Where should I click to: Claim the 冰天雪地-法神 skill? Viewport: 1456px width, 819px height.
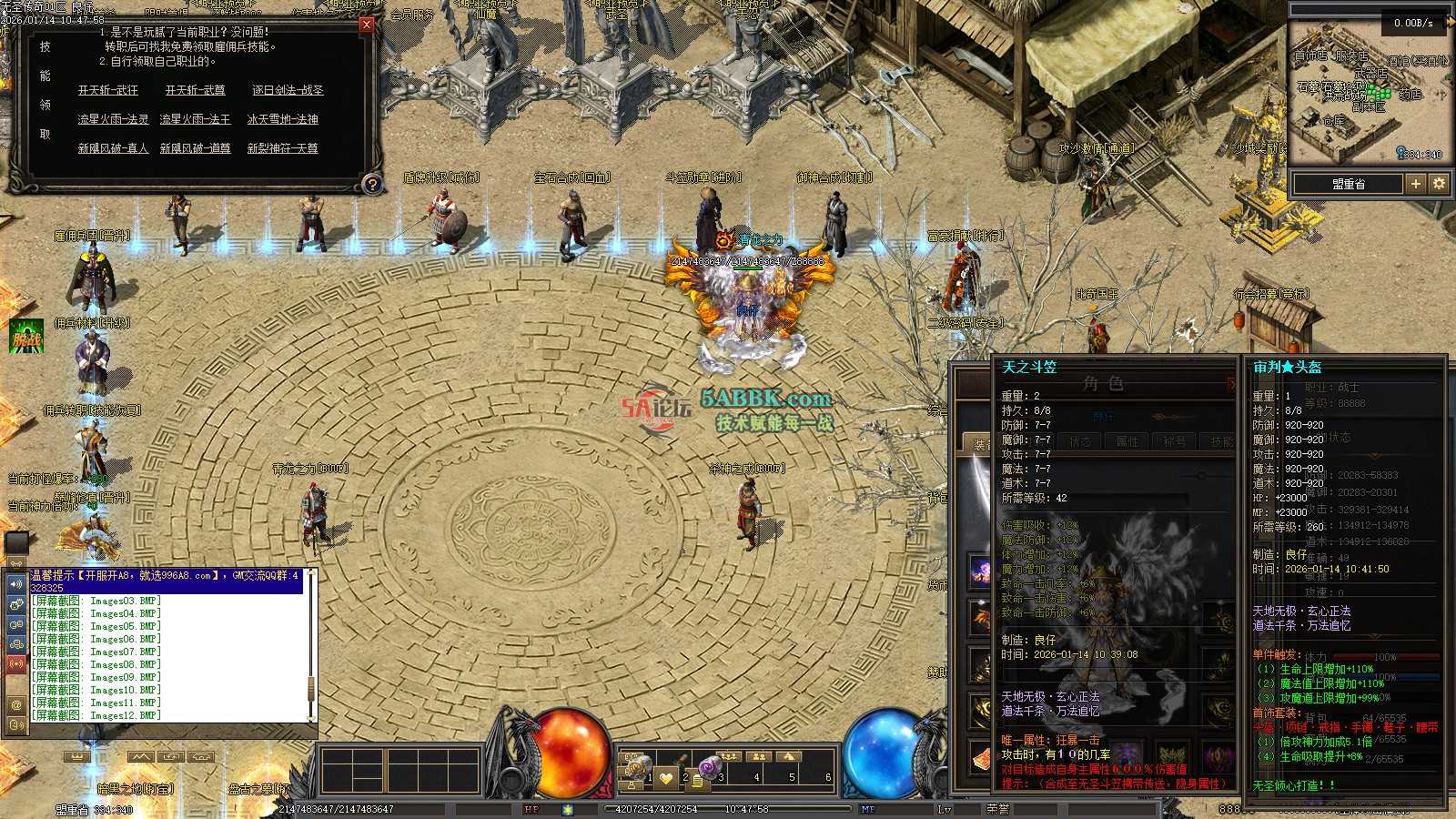click(x=282, y=119)
